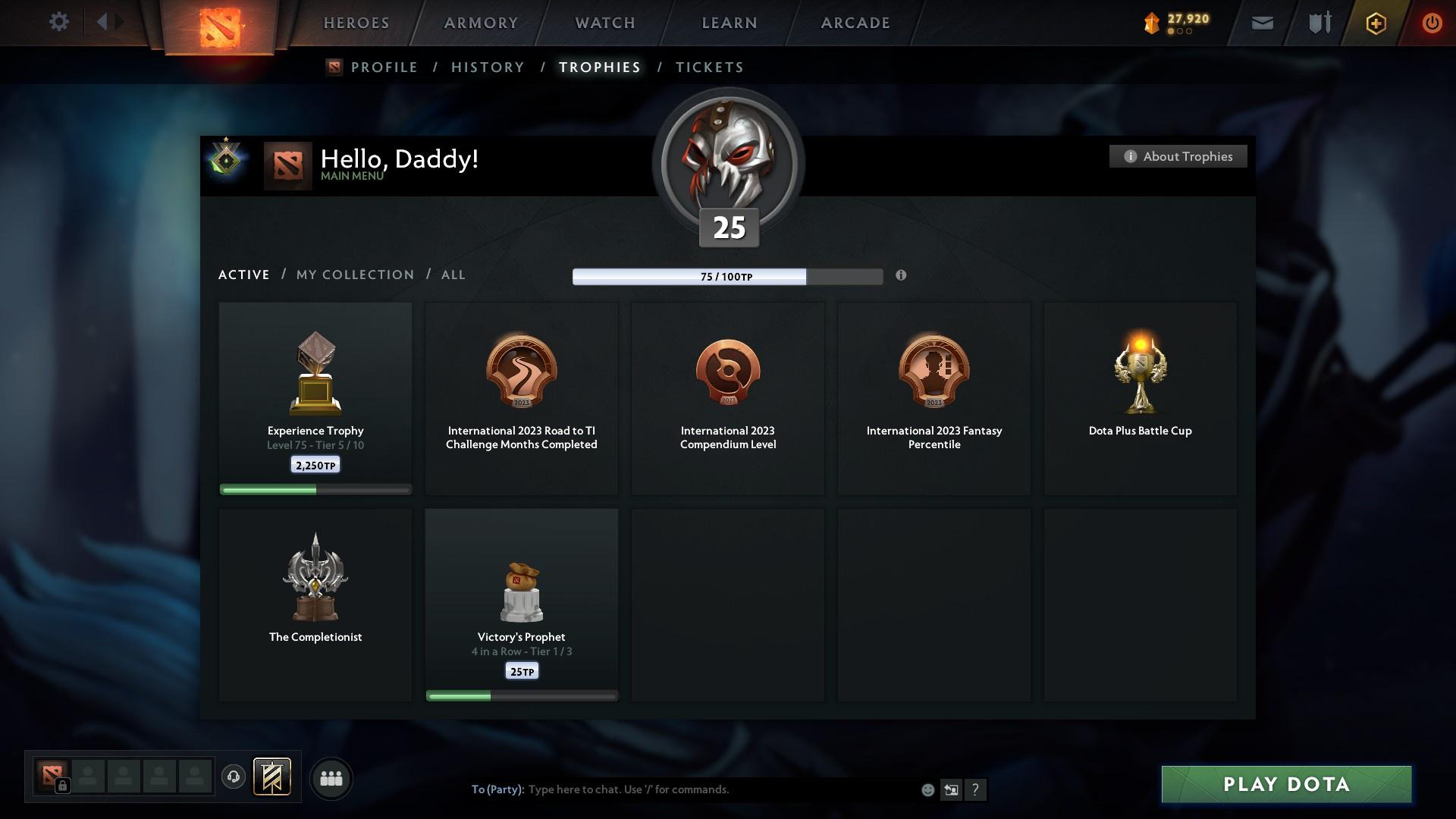Screen dimensions: 1456x819
Task: Switch to the Learn section
Action: pyautogui.click(x=730, y=23)
